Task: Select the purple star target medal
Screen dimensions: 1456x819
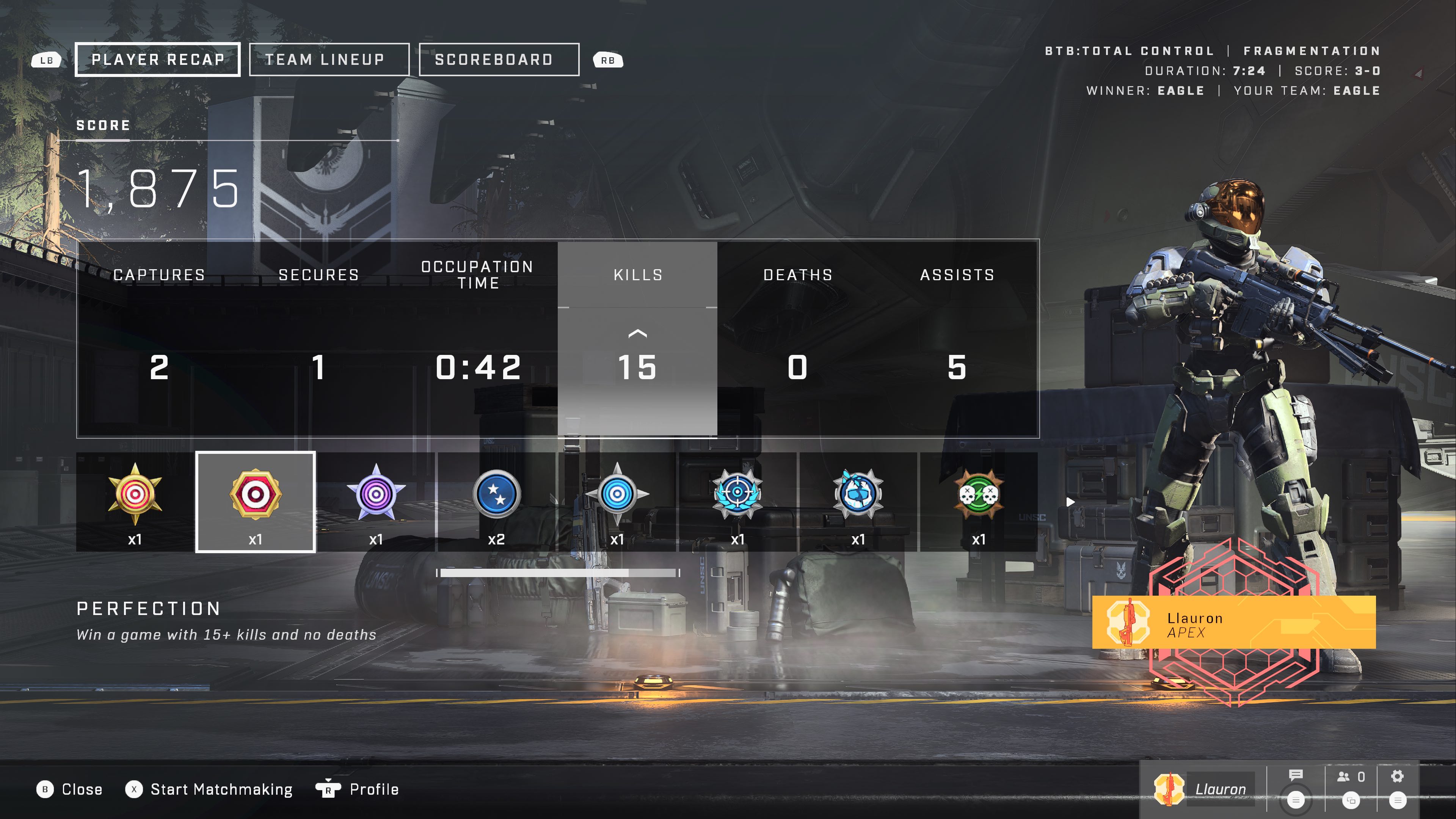Action: click(376, 501)
